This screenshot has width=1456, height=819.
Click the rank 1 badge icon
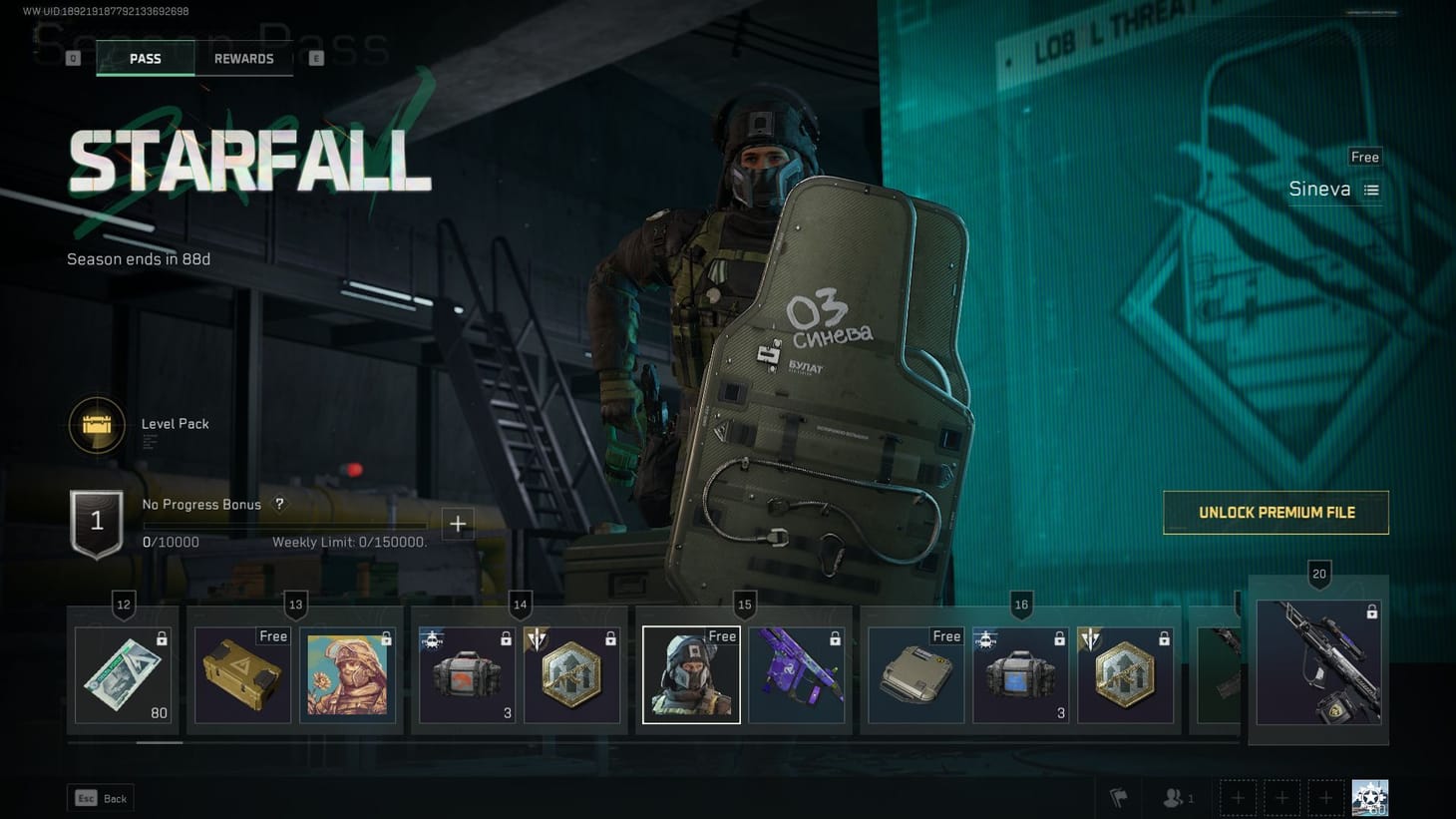[x=97, y=520]
